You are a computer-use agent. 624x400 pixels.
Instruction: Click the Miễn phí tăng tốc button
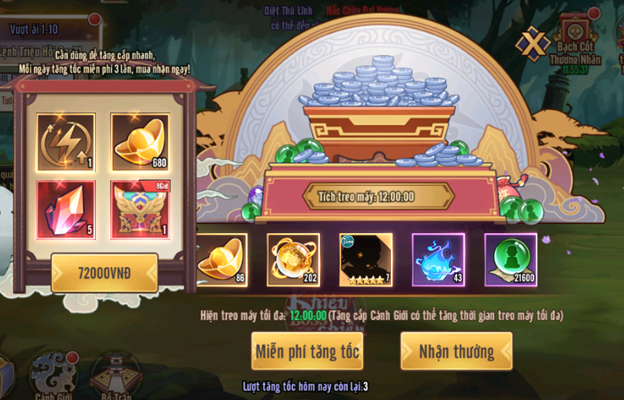[x=307, y=352]
